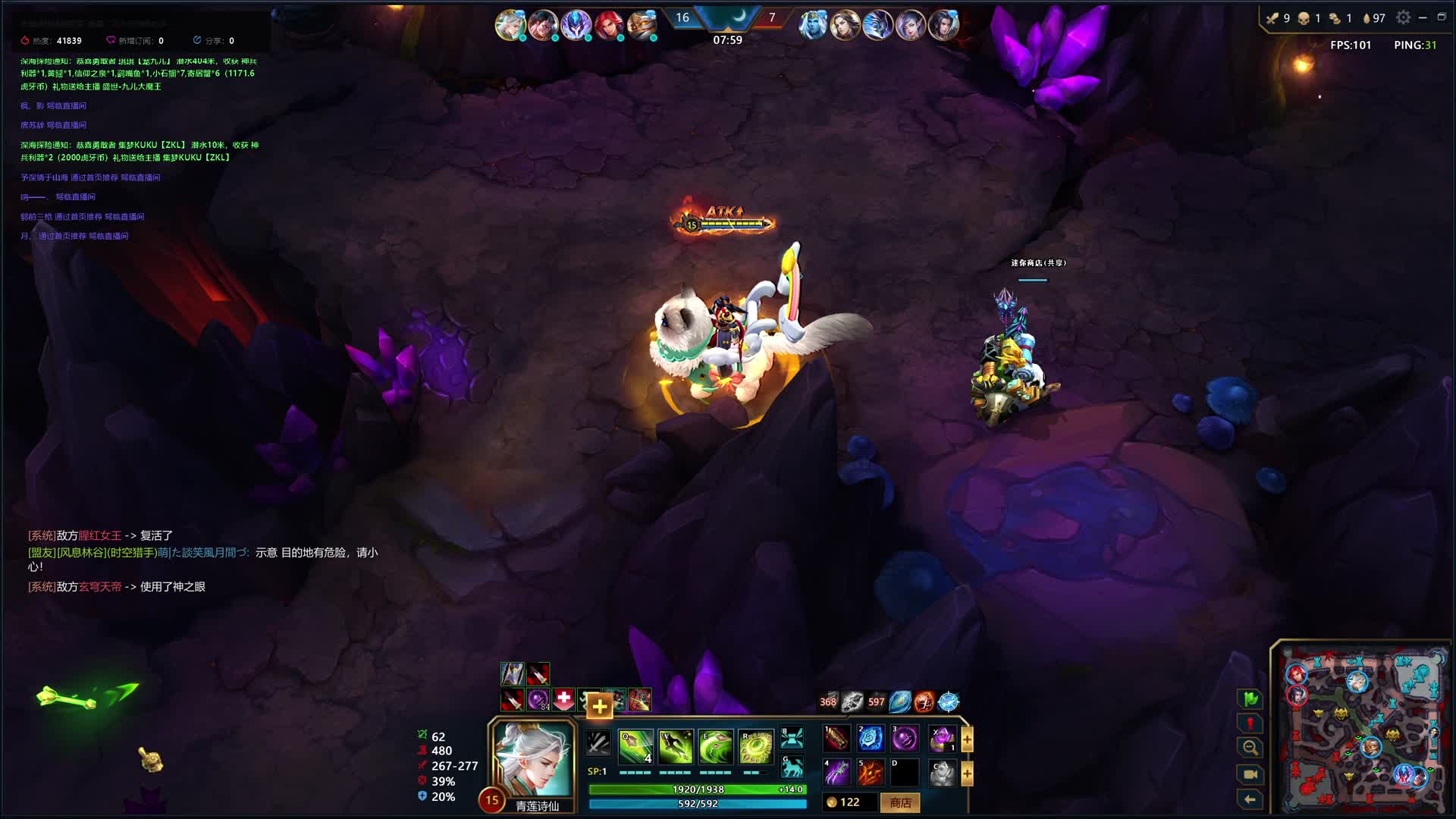Screen dimensions: 1456x819
Task: Click the yellow plus skill upgrade button
Action: 599,707
